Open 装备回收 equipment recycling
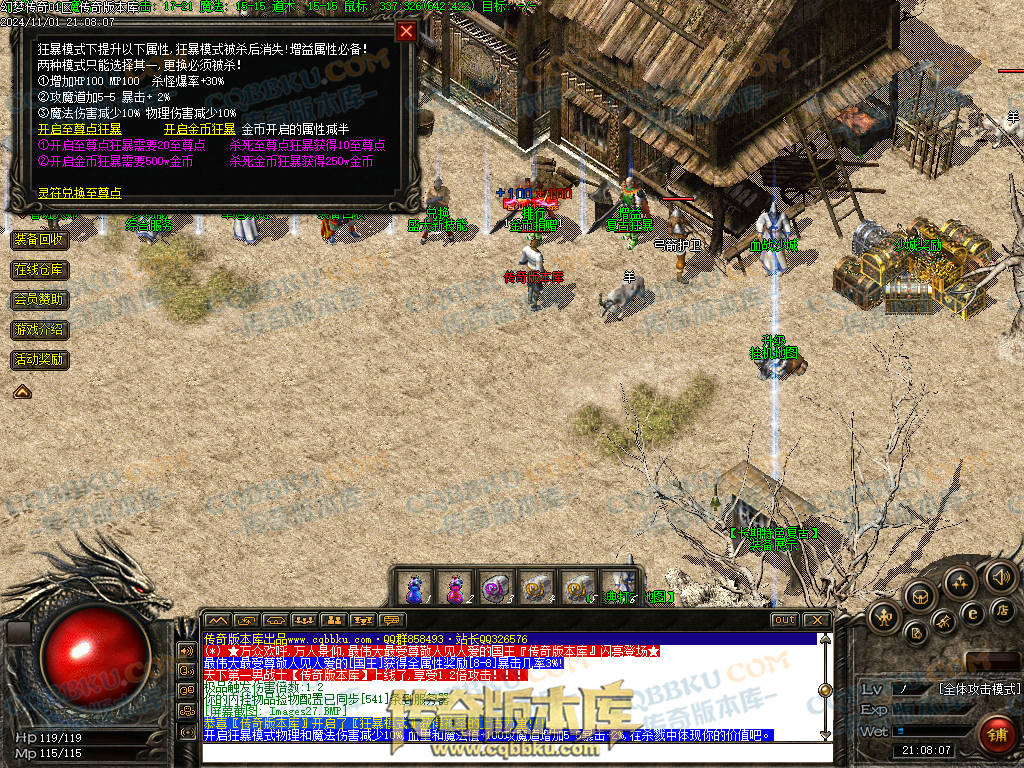Image resolution: width=1024 pixels, height=768 pixels. pyautogui.click(x=39, y=240)
